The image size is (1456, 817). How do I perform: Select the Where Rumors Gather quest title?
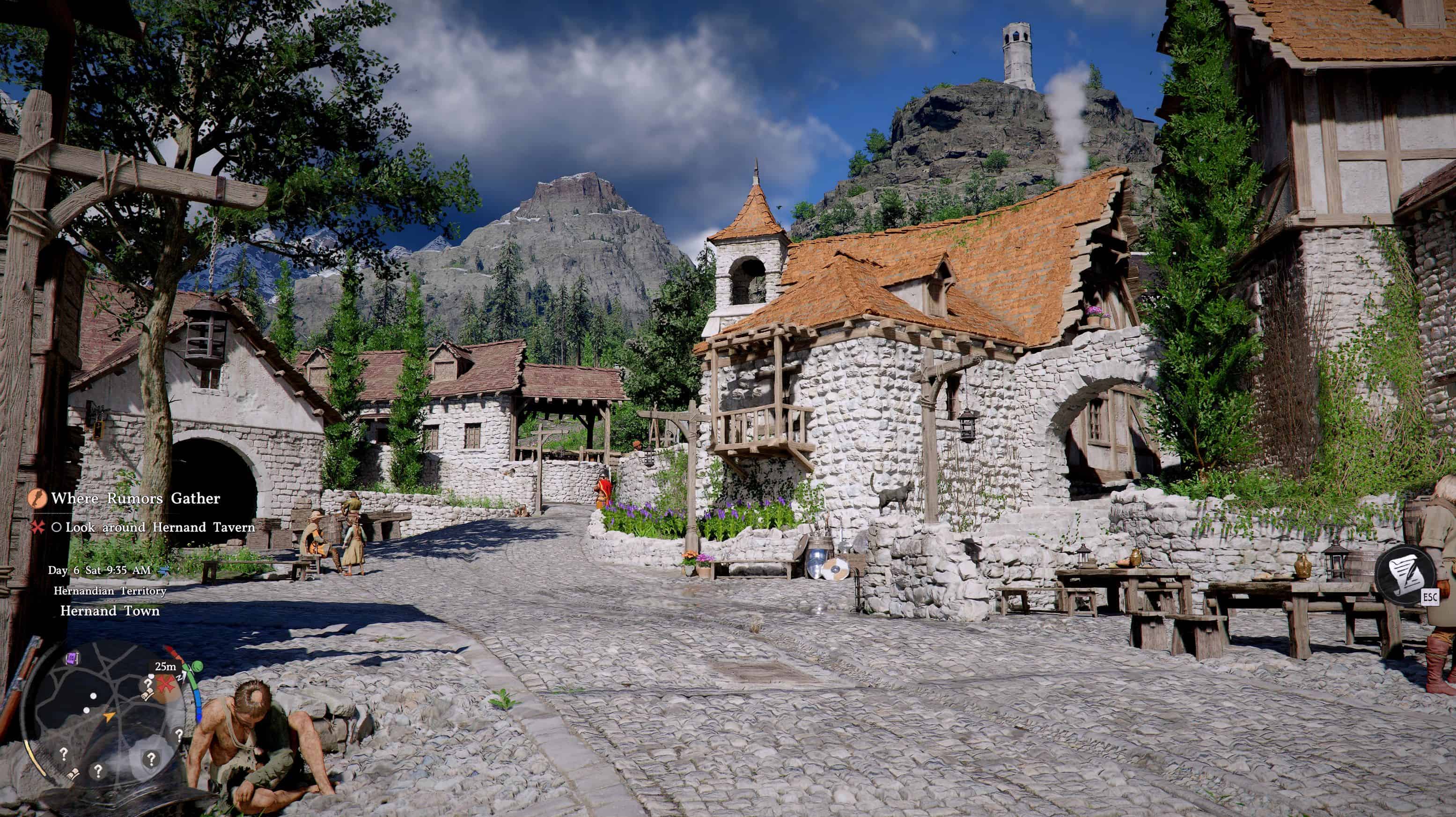136,498
